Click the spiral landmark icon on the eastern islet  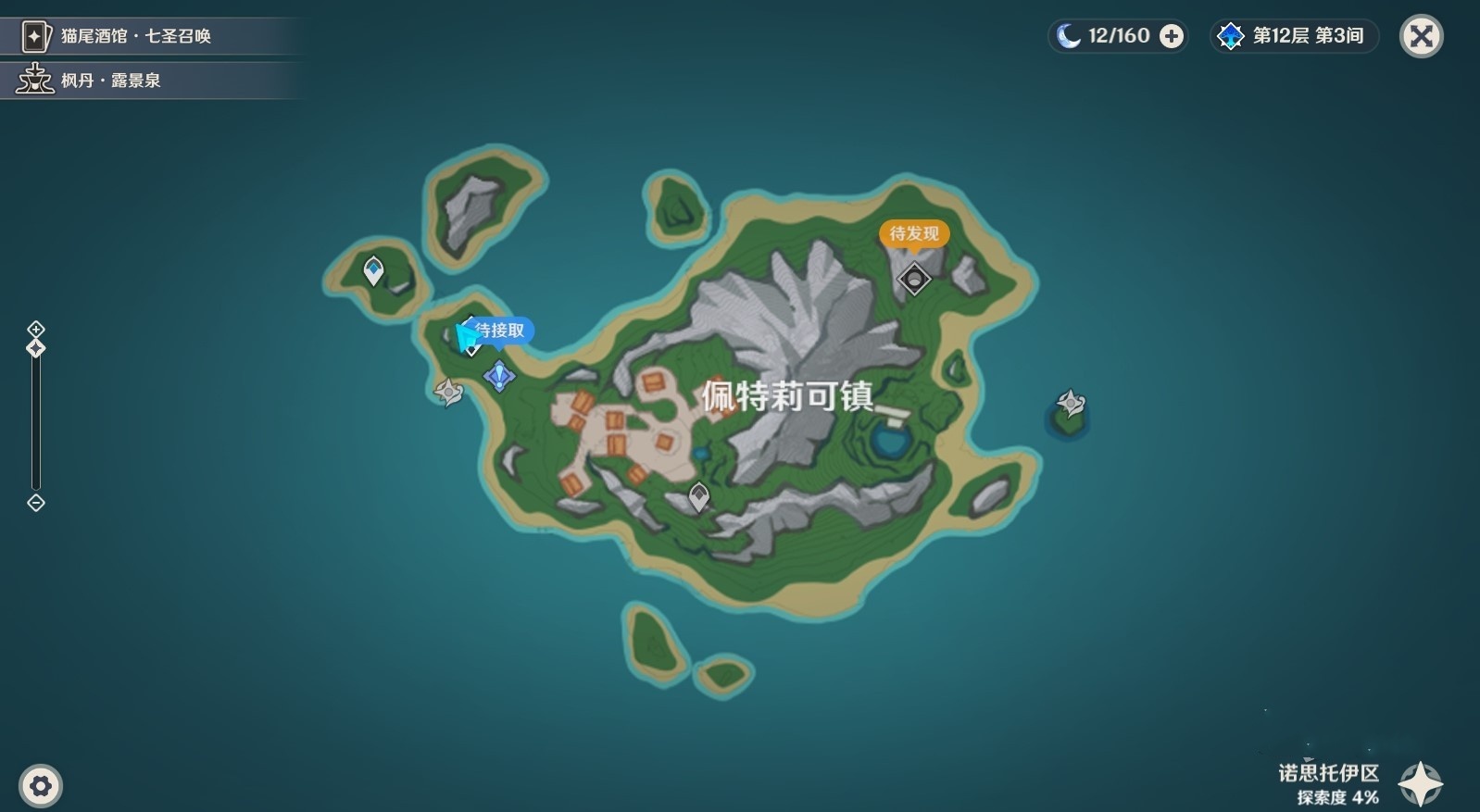[x=1070, y=403]
